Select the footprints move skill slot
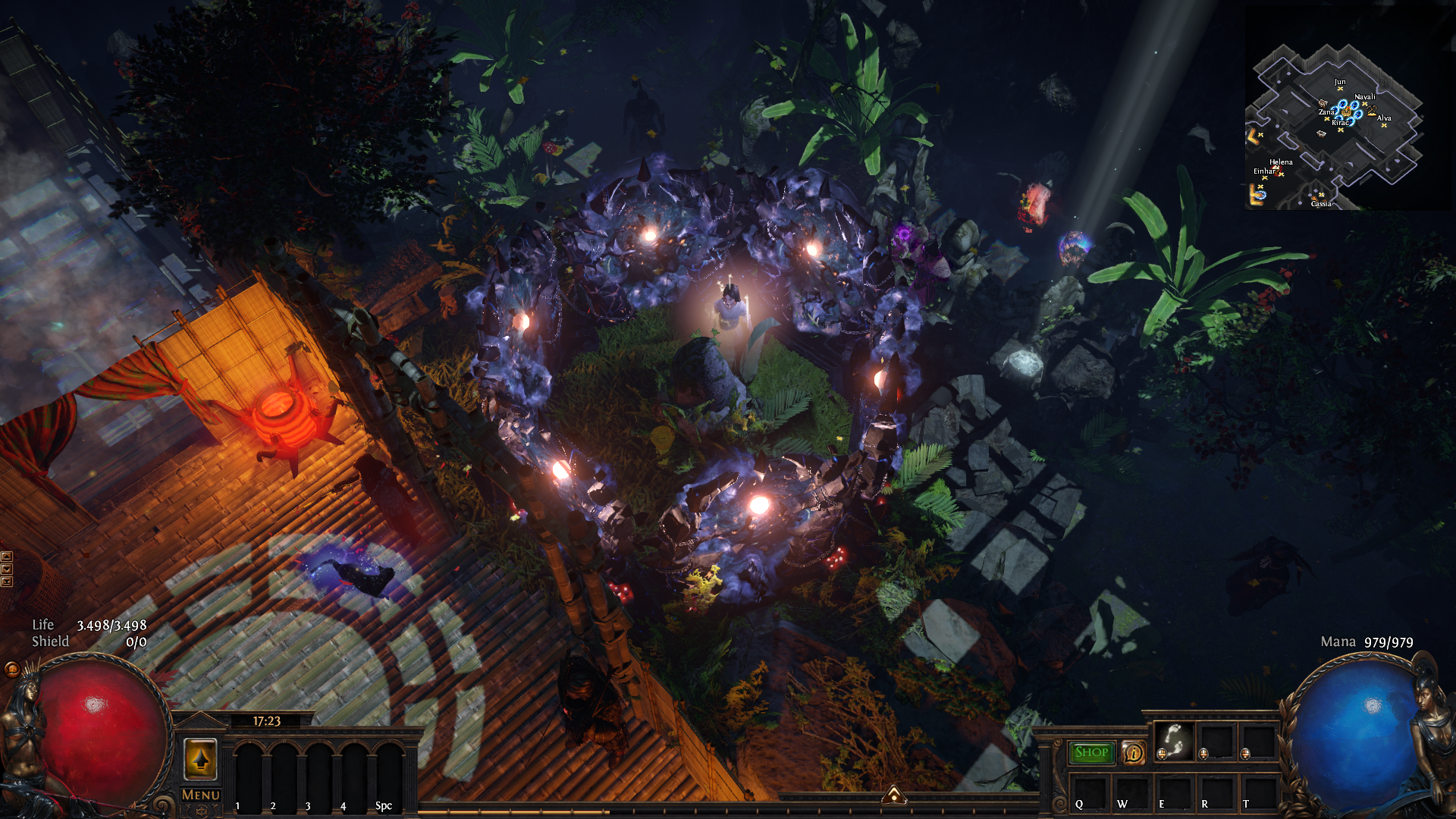 click(1174, 740)
